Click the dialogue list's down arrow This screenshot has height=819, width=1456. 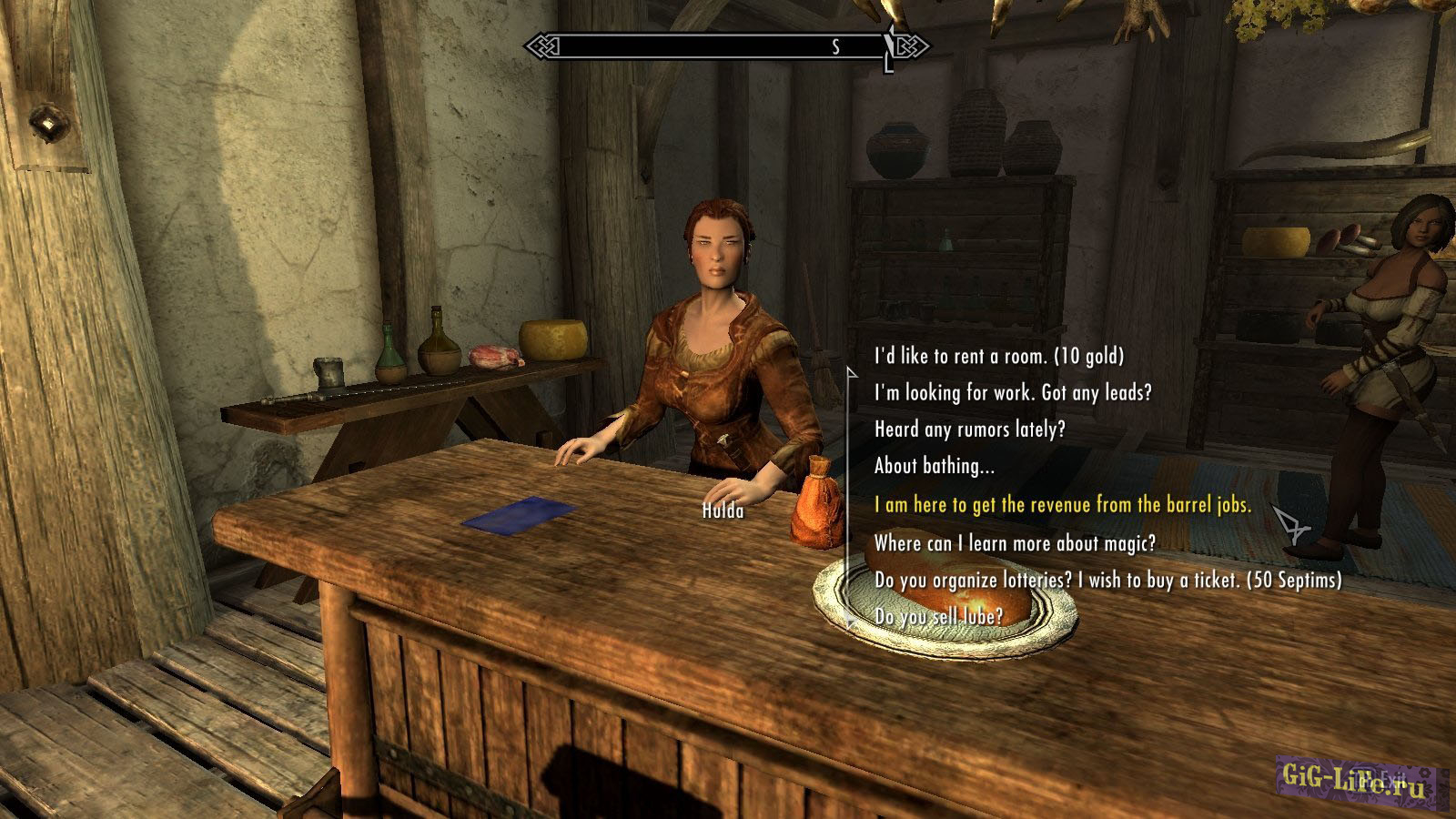click(x=852, y=621)
